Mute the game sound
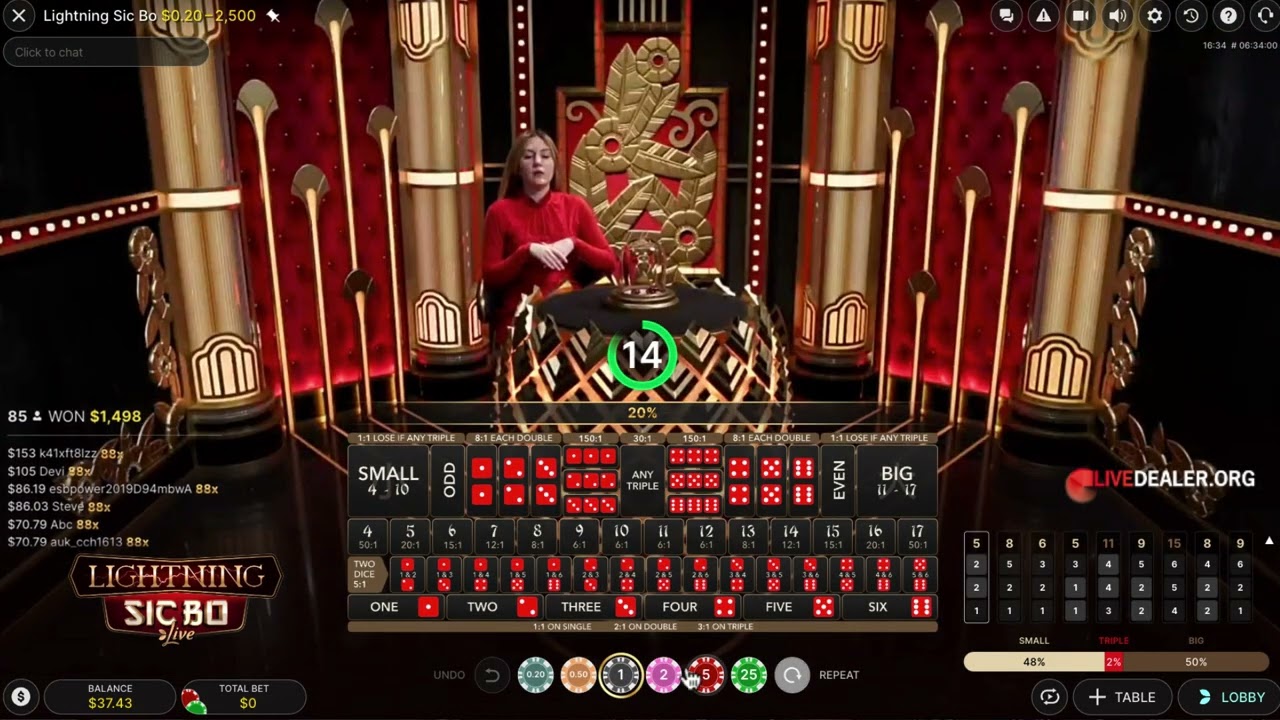Screen dimensions: 1280x720 point(1117,16)
